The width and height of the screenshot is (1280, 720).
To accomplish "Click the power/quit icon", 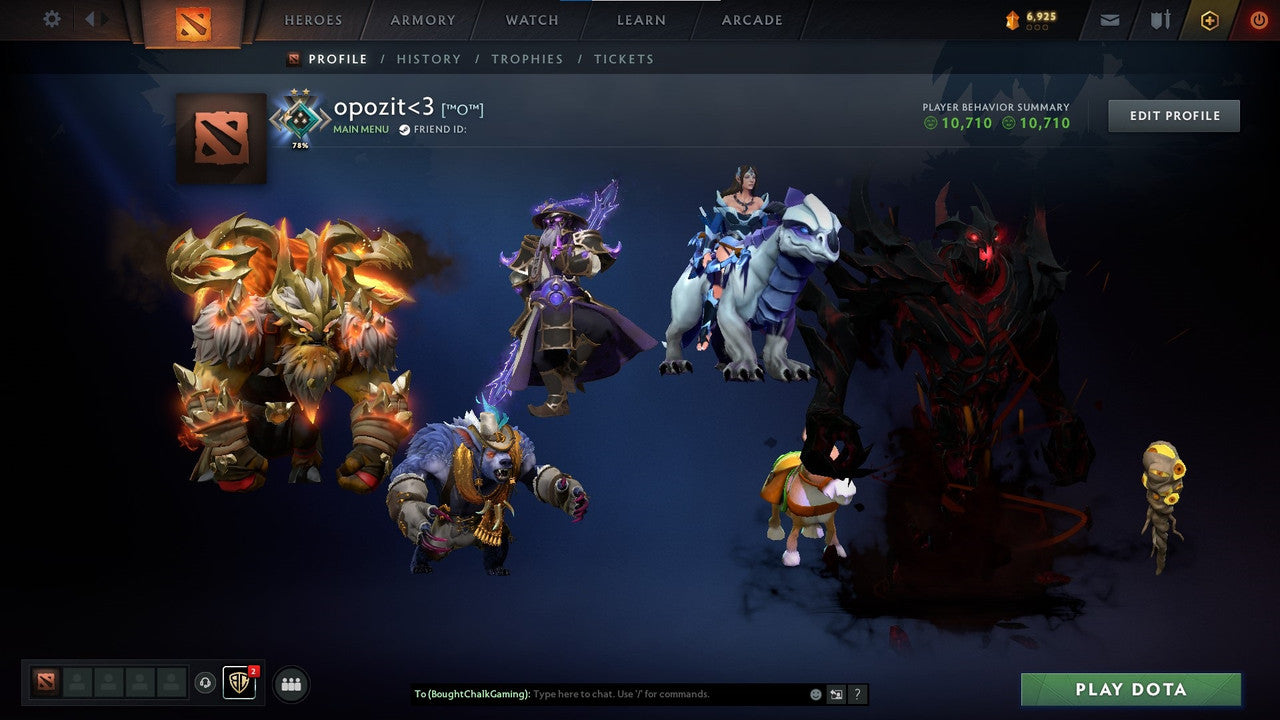I will tap(1258, 19).
